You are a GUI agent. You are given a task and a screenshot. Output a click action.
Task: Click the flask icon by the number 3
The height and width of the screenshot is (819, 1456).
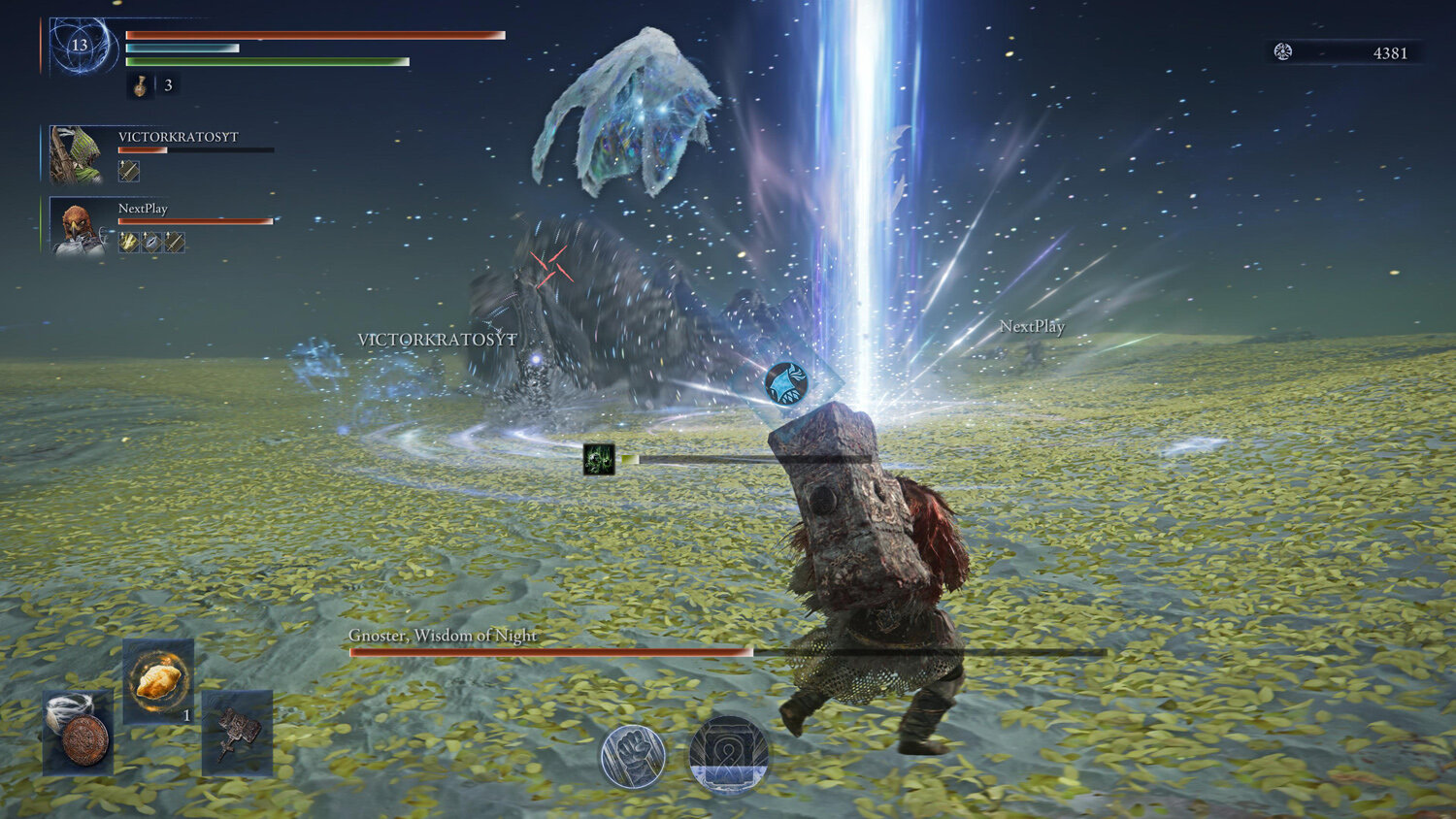(x=141, y=85)
